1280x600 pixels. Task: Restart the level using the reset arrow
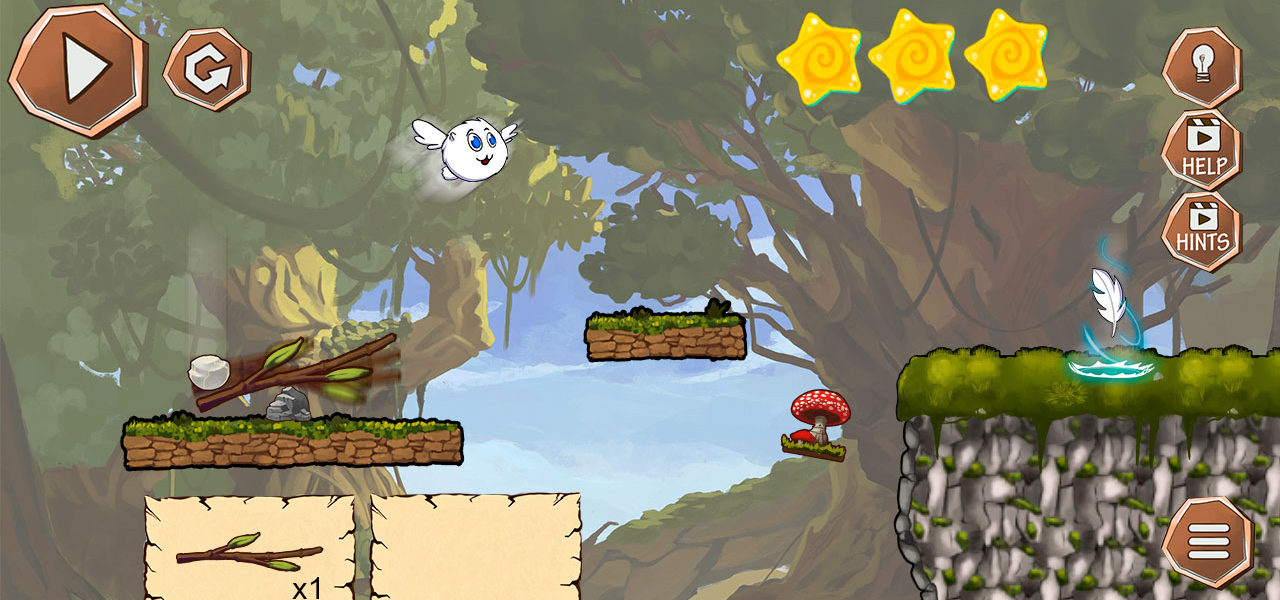pyautogui.click(x=207, y=69)
